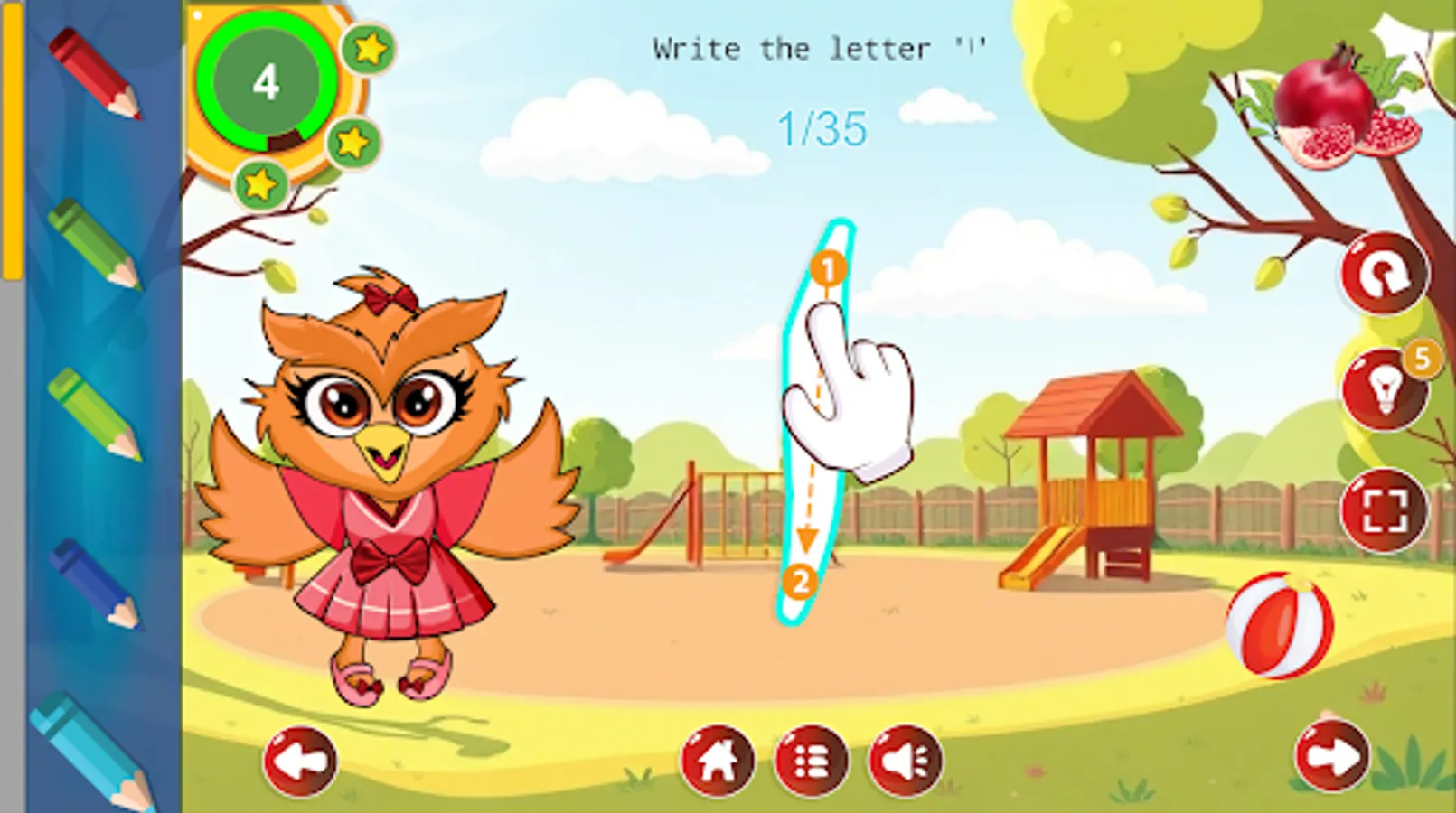Tap the Home icon at bottom center
1456x813 pixels.
(x=718, y=762)
